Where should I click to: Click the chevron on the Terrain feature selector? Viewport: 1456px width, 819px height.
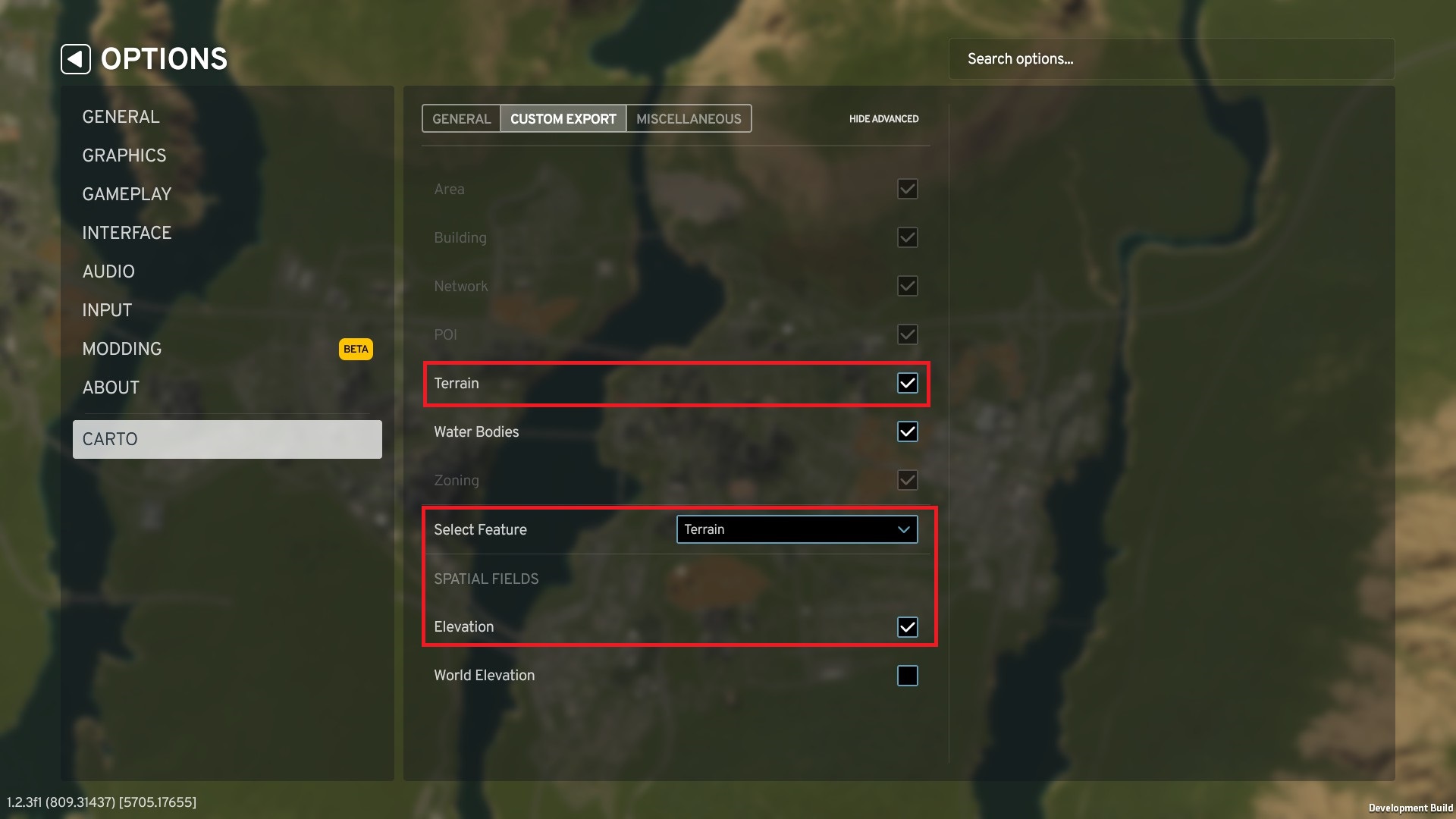tap(903, 529)
